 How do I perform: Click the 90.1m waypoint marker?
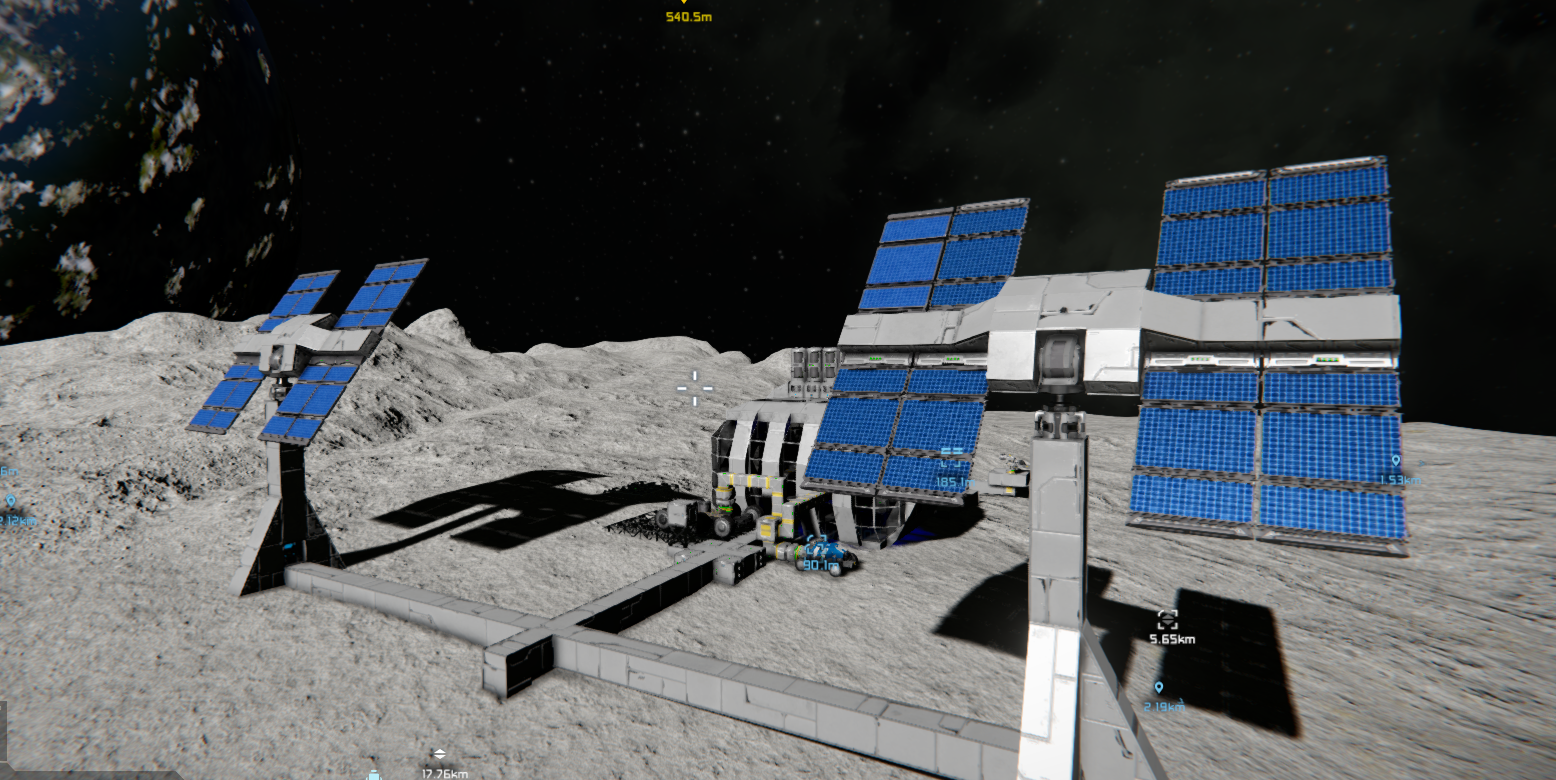pos(820,552)
